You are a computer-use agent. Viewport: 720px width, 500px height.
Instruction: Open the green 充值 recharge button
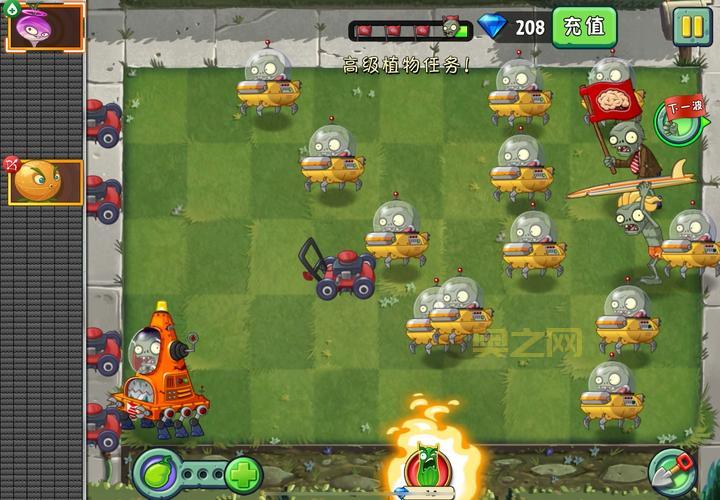tap(584, 27)
